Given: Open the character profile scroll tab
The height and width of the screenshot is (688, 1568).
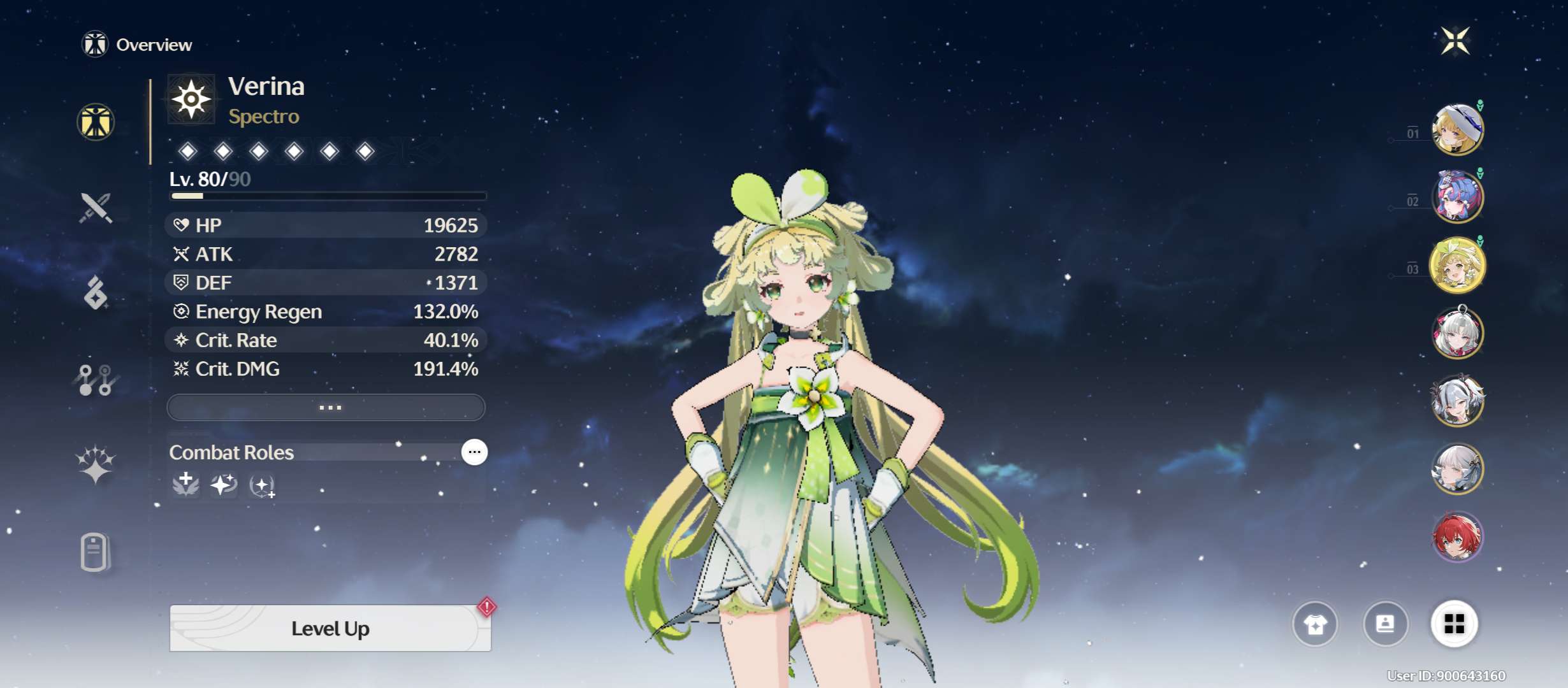Looking at the screenshot, I should (96, 552).
